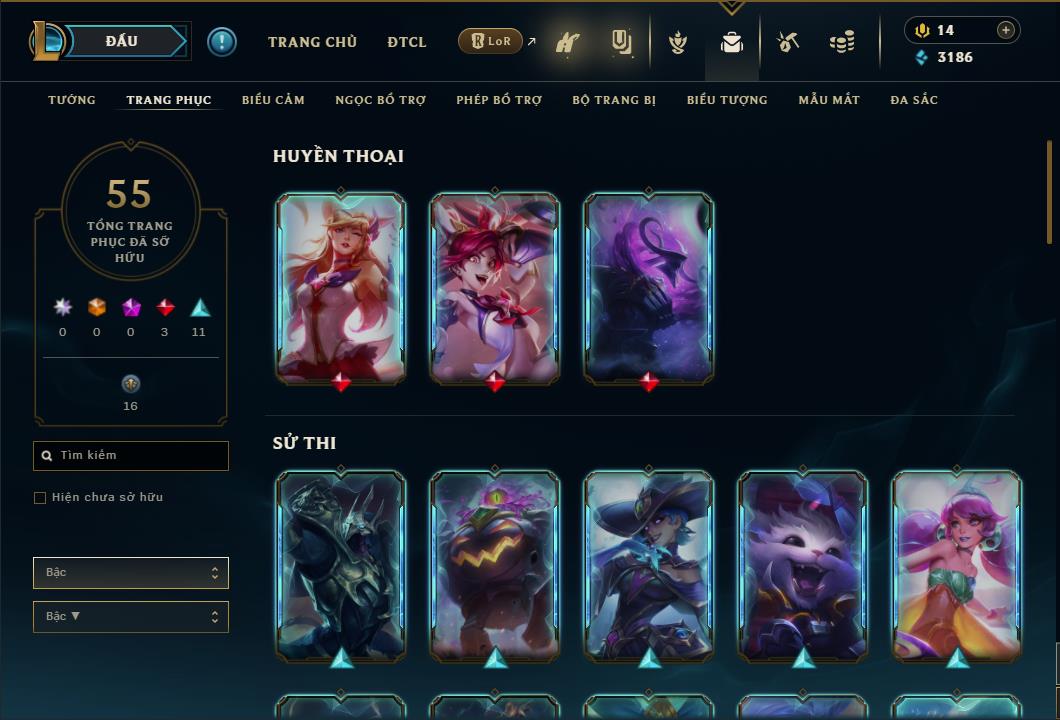1060x720 pixels.
Task: Click the Tìm kiếm search field
Action: (131, 456)
